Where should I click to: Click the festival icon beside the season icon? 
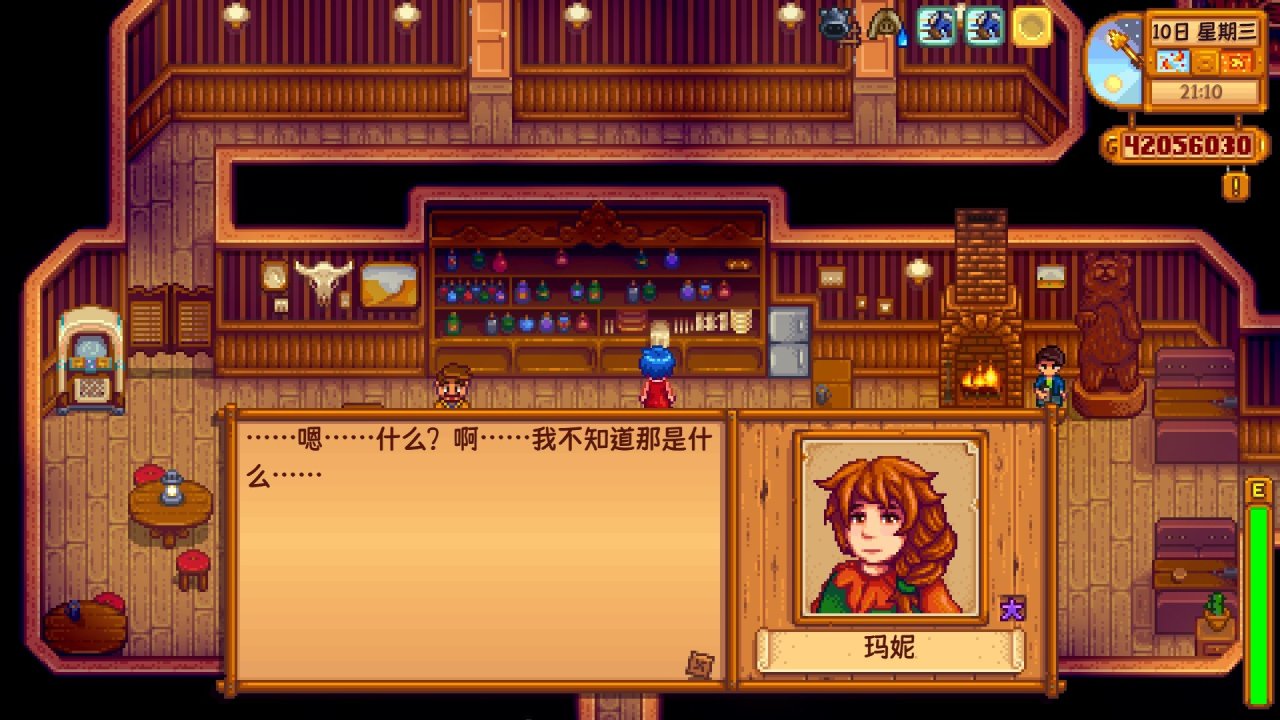[x=1237, y=60]
